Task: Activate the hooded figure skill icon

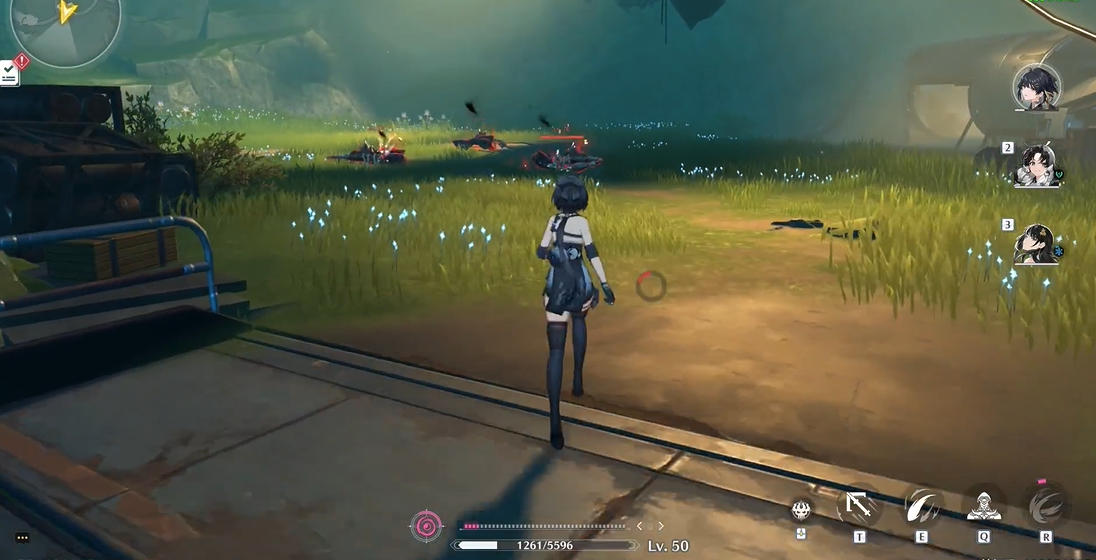Action: (984, 505)
